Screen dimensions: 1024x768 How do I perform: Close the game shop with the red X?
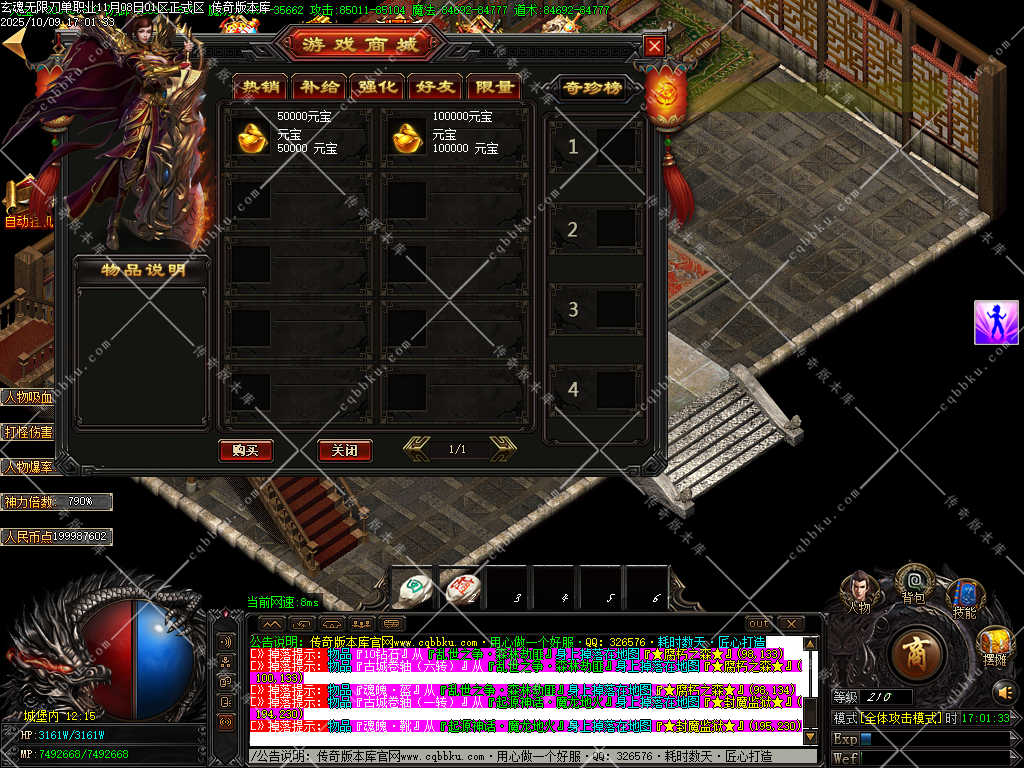click(654, 46)
